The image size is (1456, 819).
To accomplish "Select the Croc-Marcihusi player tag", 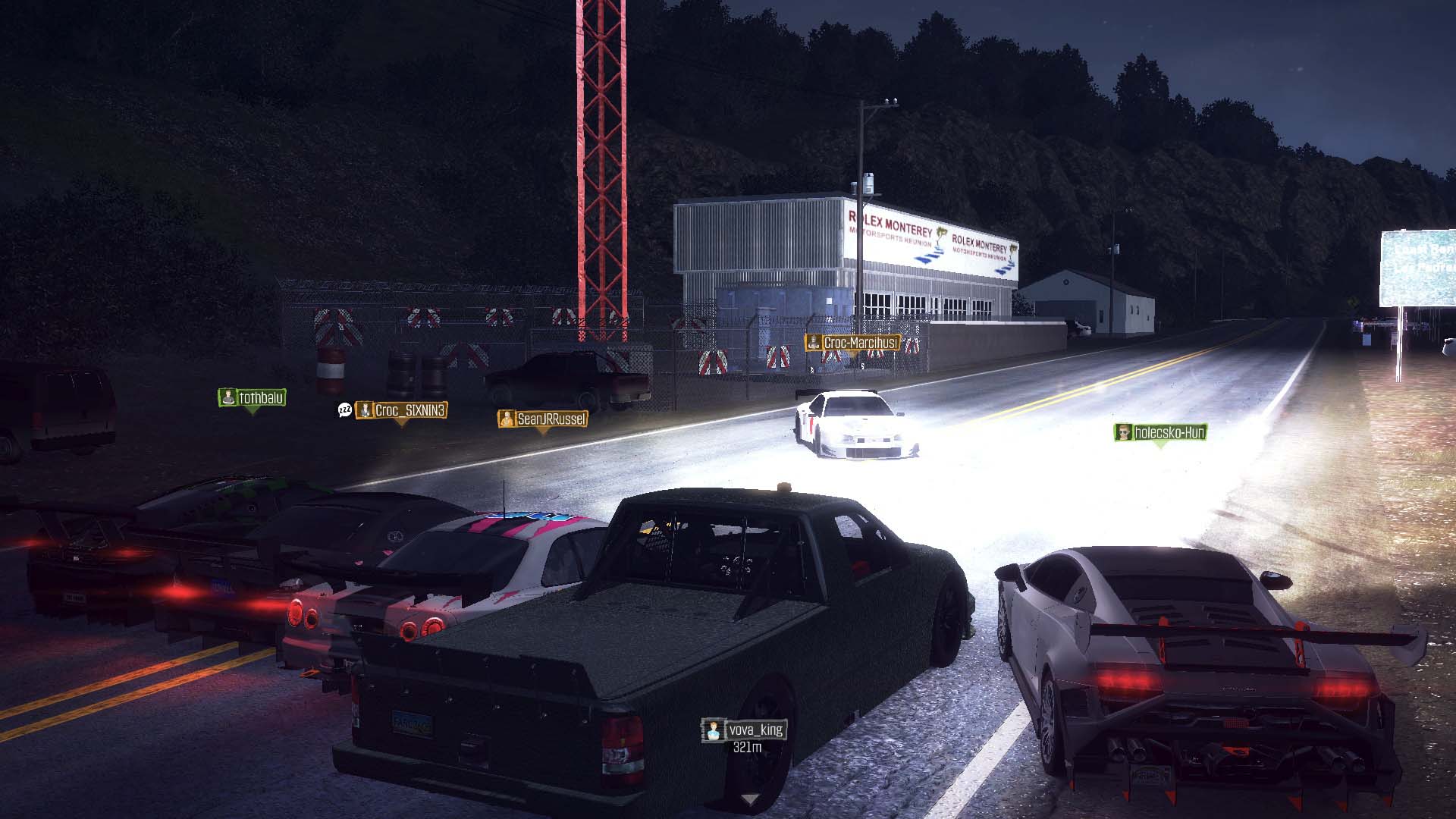I will pyautogui.click(x=852, y=343).
